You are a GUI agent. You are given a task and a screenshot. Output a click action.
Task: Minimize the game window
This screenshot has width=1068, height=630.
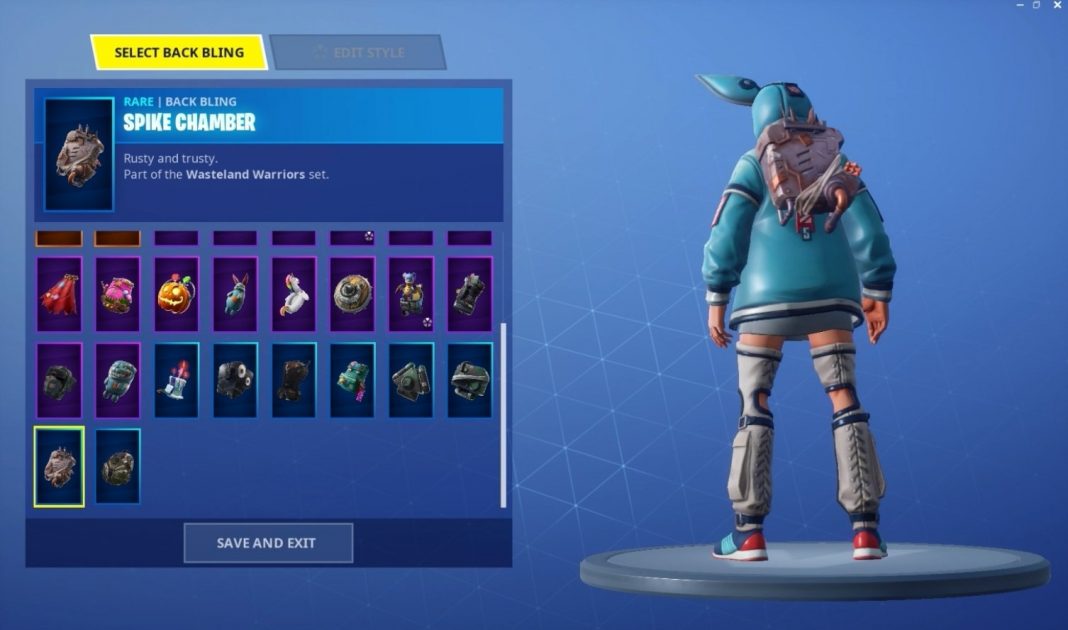[x=1015, y=6]
